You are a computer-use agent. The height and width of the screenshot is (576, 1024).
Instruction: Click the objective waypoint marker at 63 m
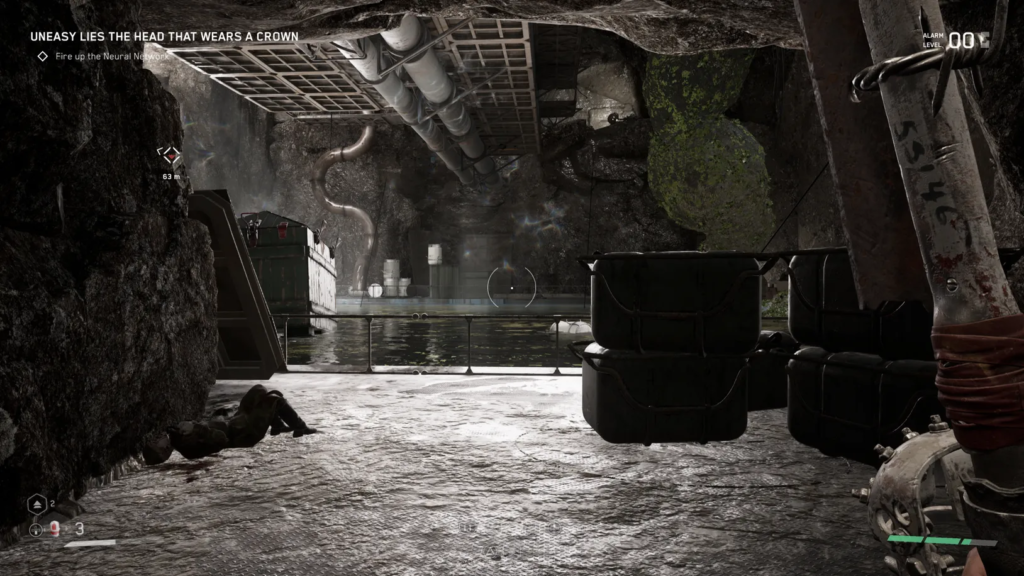pyautogui.click(x=171, y=155)
